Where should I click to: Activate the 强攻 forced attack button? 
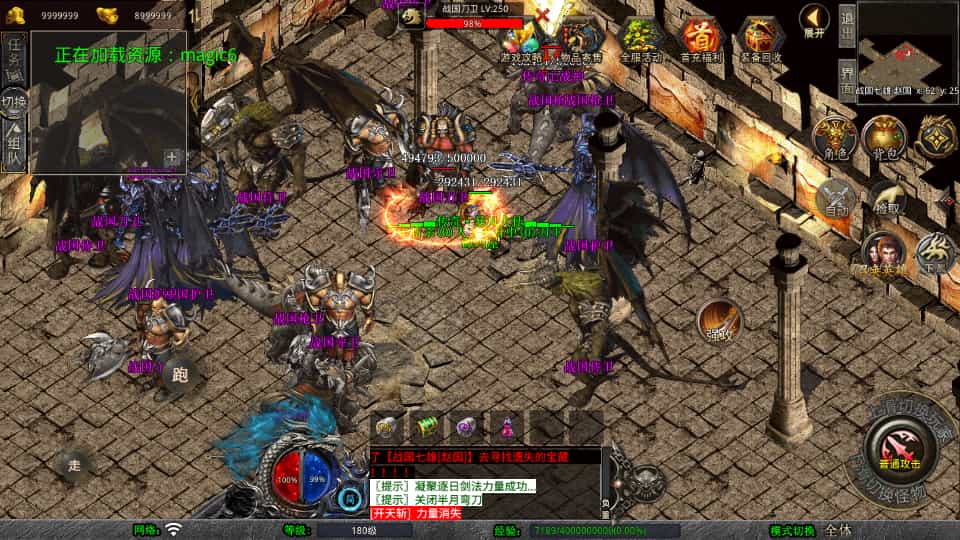719,322
